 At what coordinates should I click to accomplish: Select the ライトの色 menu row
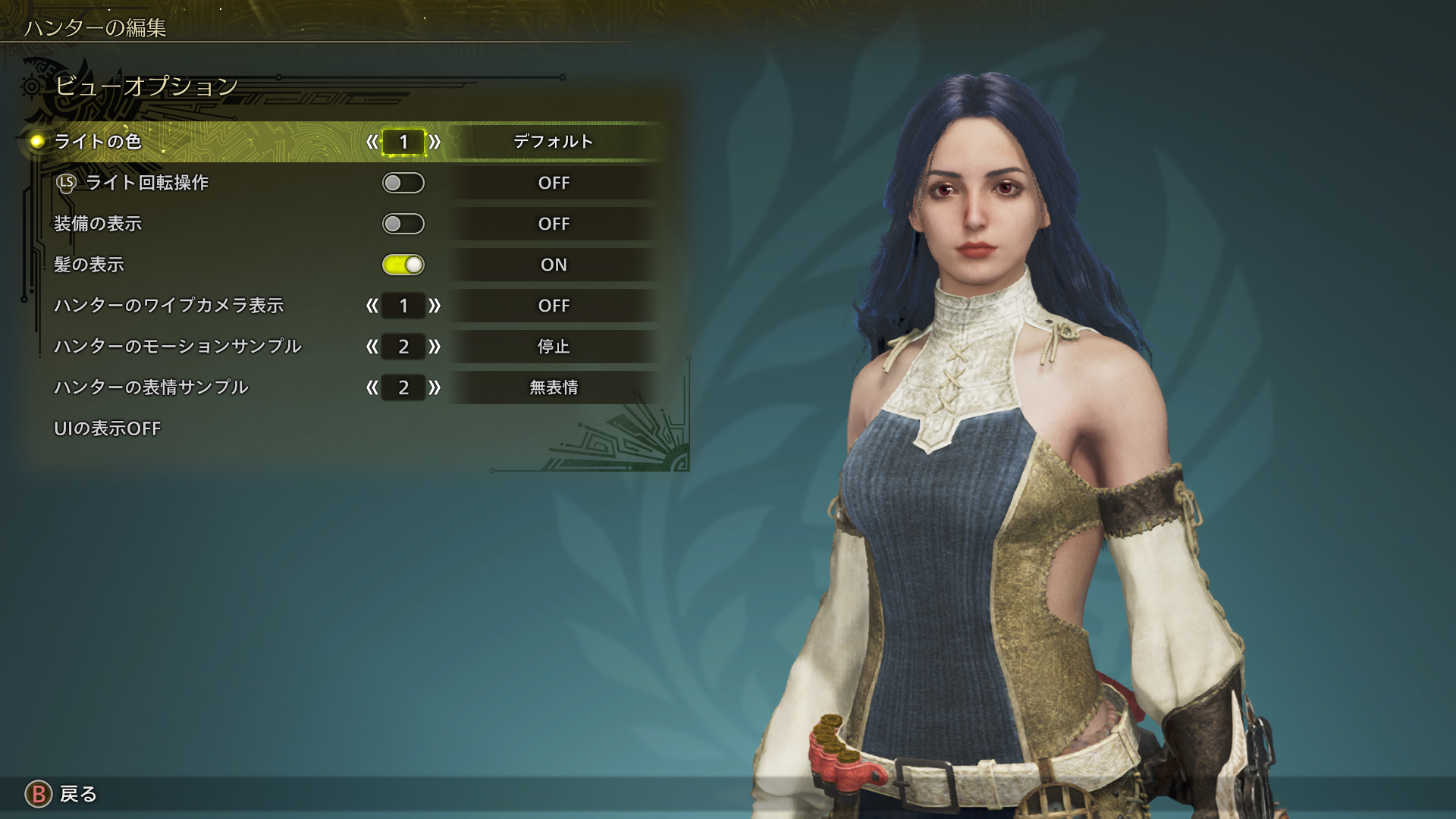(x=98, y=142)
